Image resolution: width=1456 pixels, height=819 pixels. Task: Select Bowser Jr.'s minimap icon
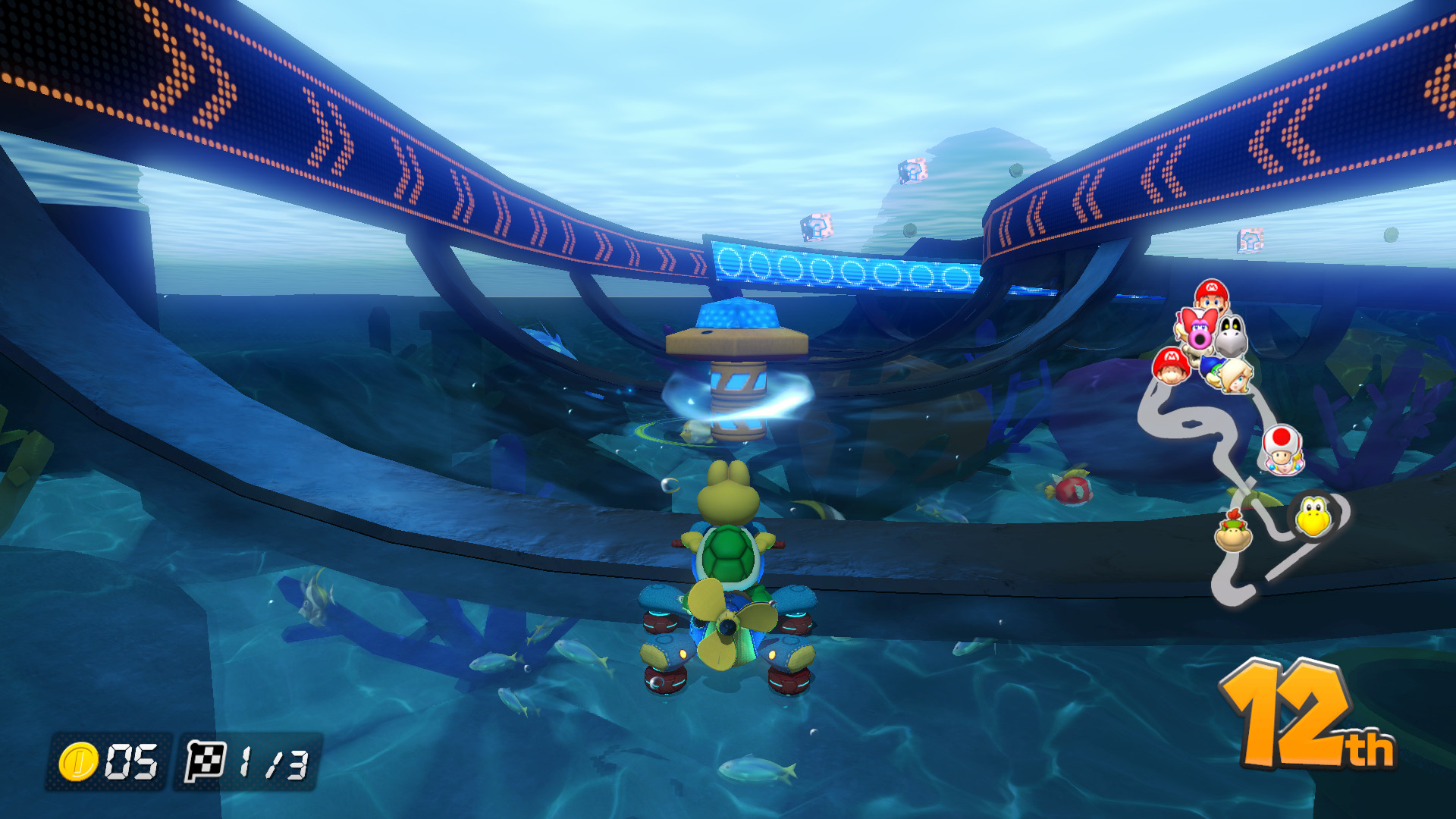click(x=1232, y=532)
